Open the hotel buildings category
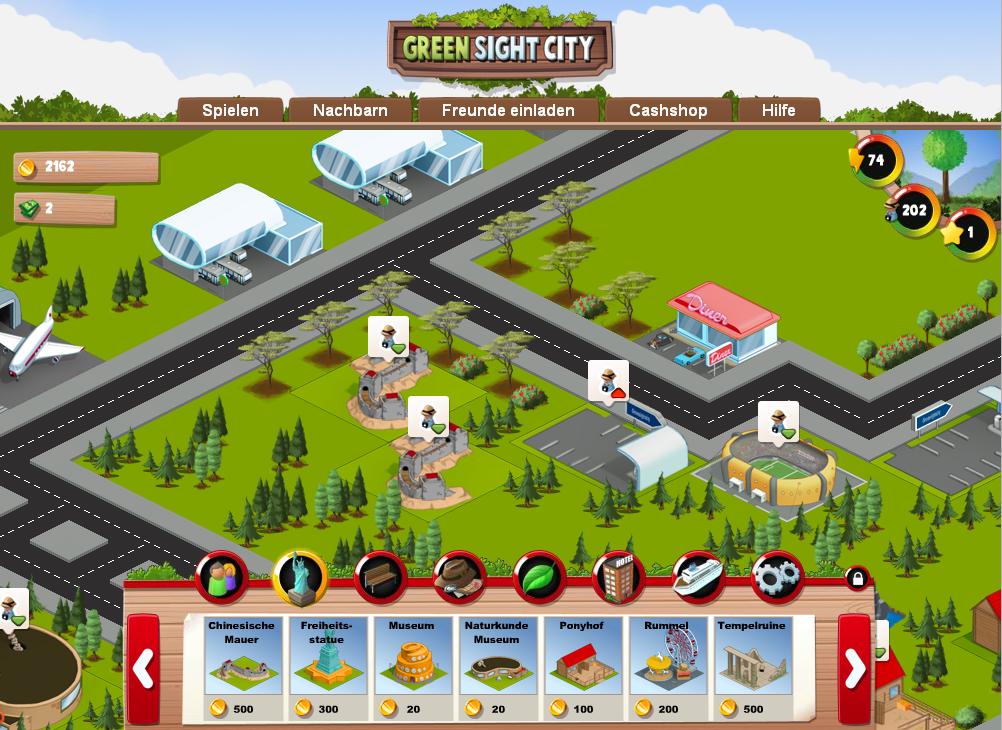 [x=619, y=577]
